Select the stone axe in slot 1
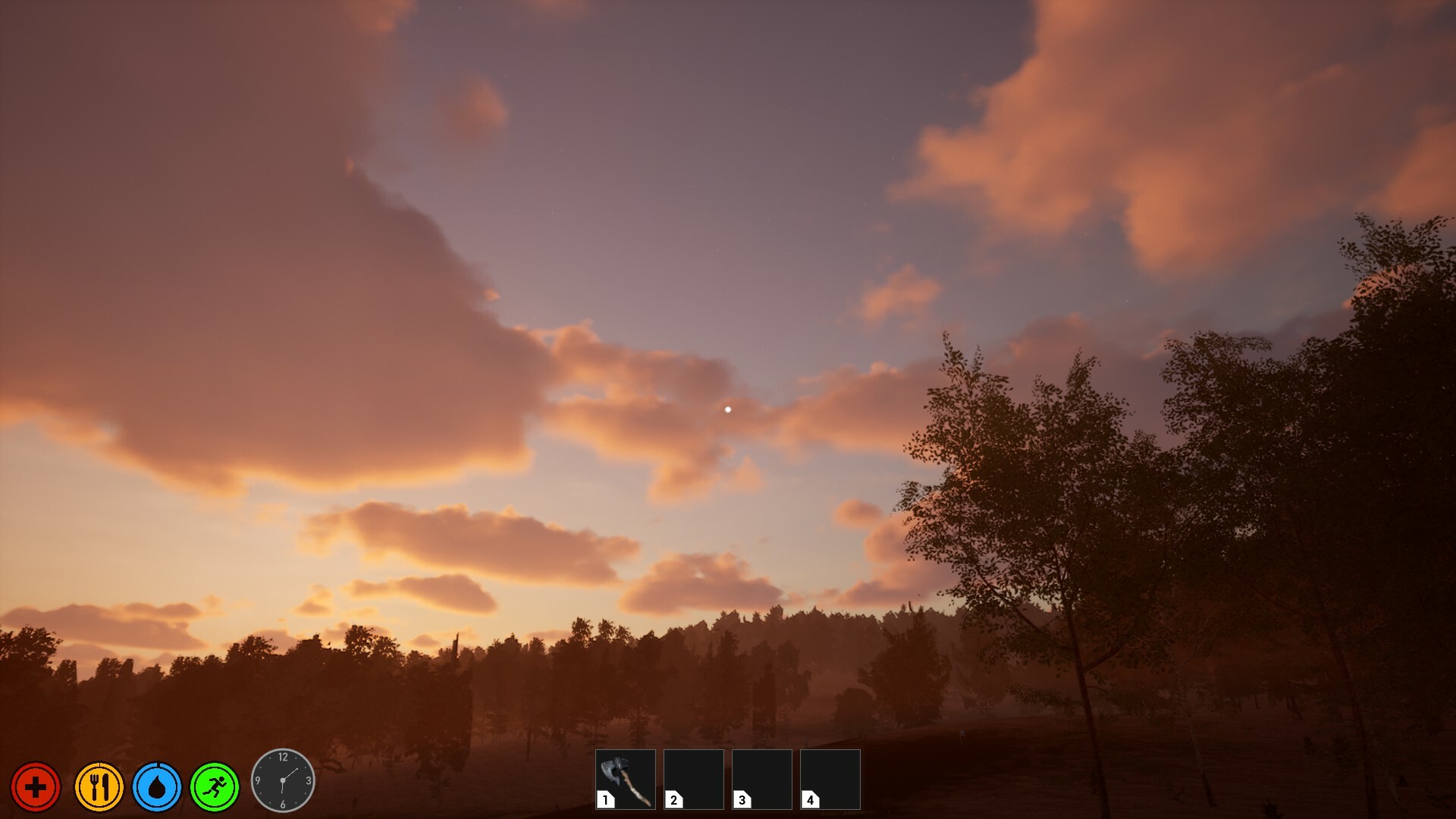This screenshot has width=1456, height=819. coord(626,779)
